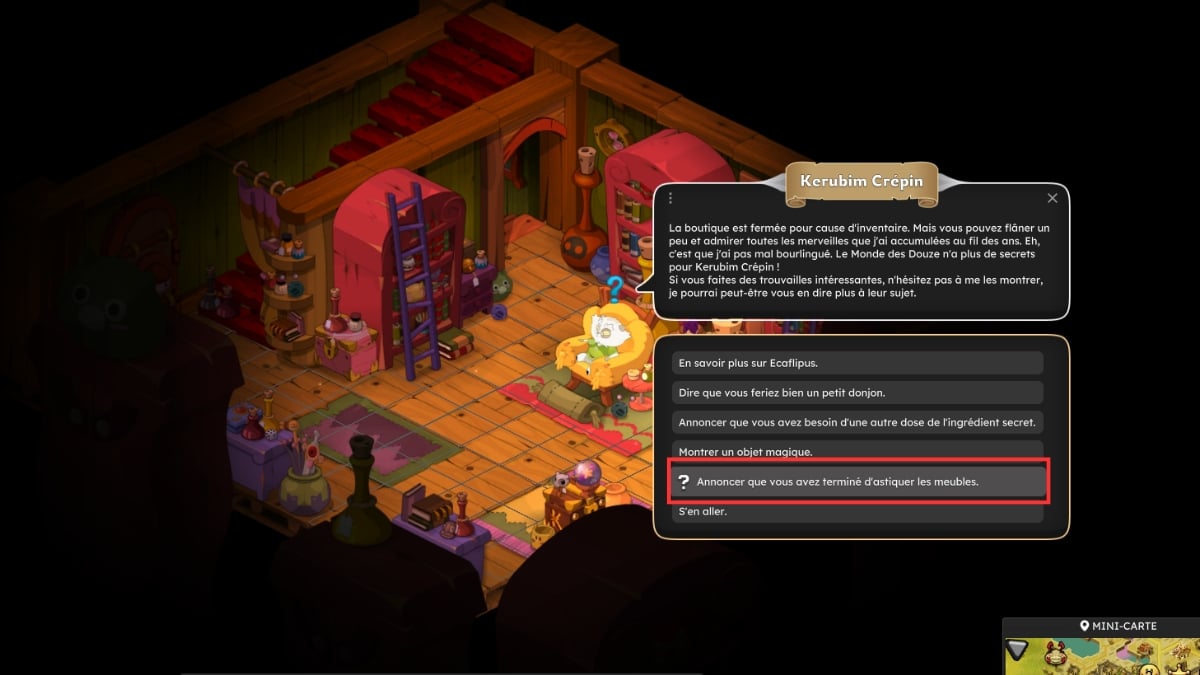Ask for another dose of l'ingrédient secret
The image size is (1200, 675).
(858, 422)
